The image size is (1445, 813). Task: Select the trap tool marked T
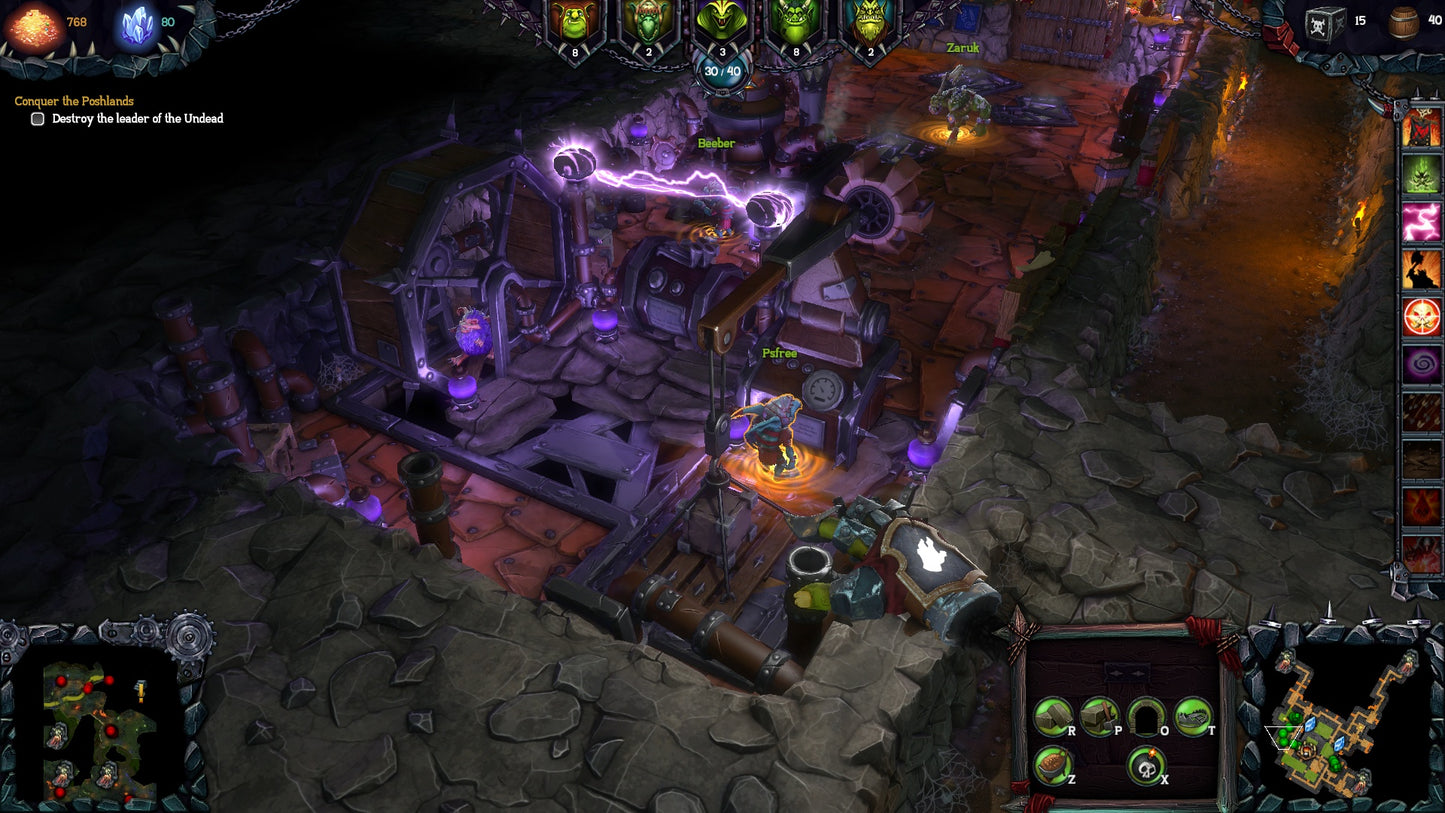1194,718
